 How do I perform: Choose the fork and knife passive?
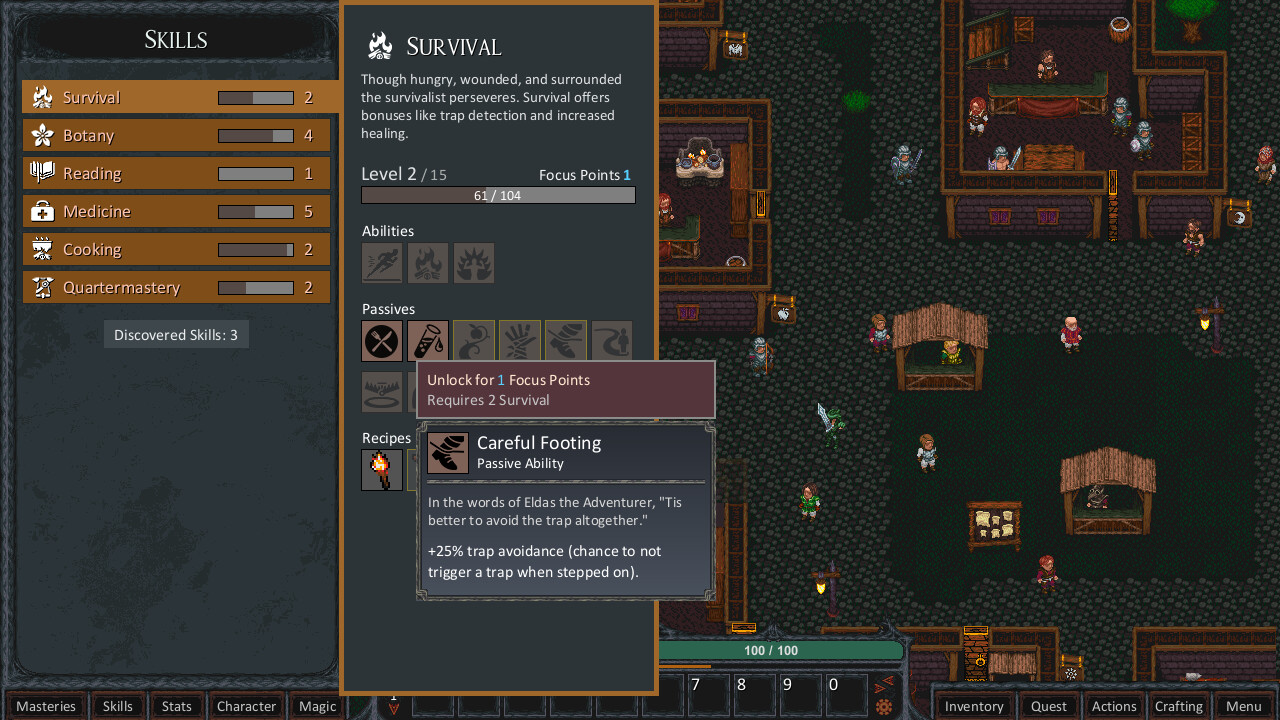382,341
